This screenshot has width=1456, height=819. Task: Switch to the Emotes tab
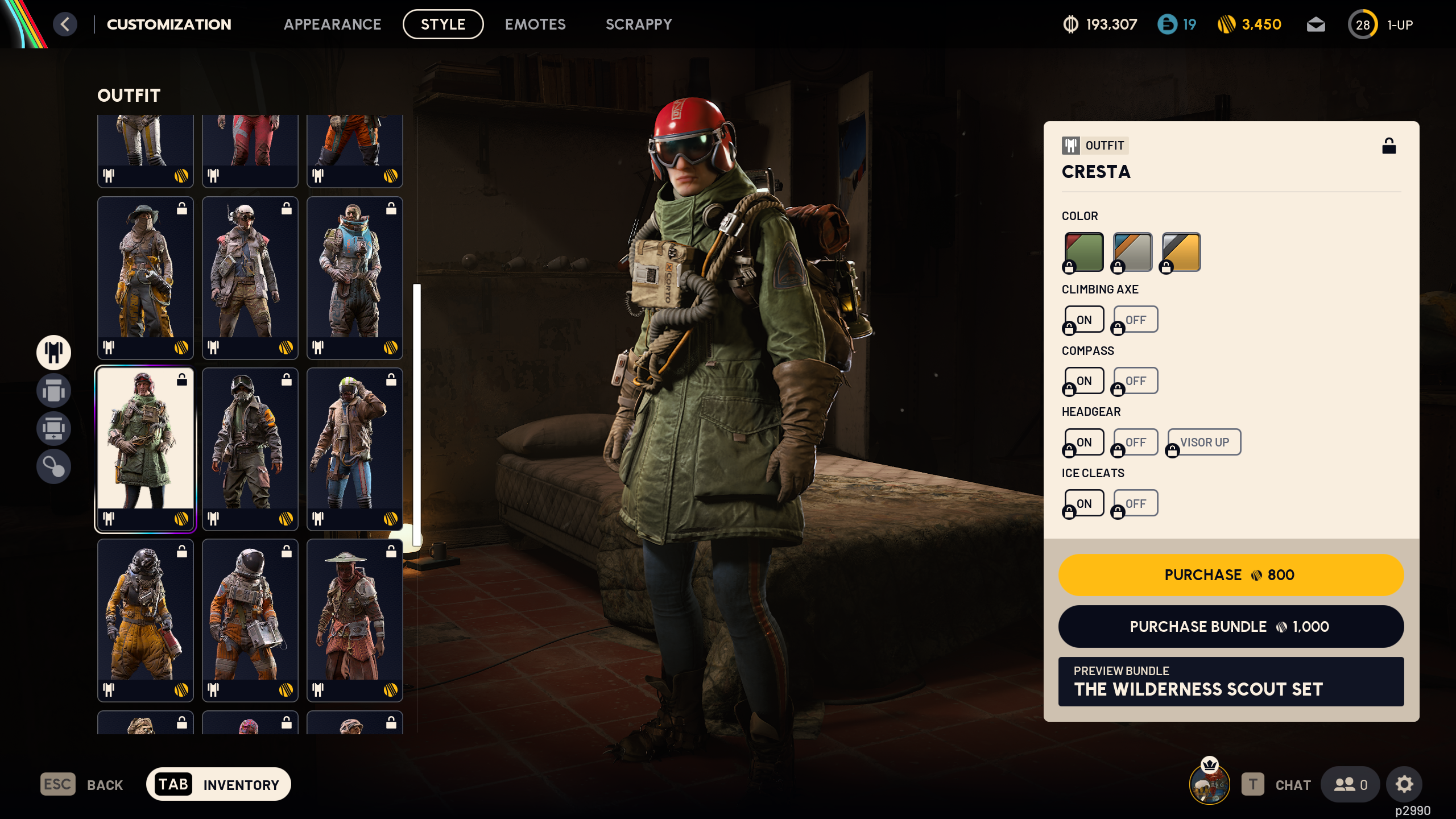(535, 24)
